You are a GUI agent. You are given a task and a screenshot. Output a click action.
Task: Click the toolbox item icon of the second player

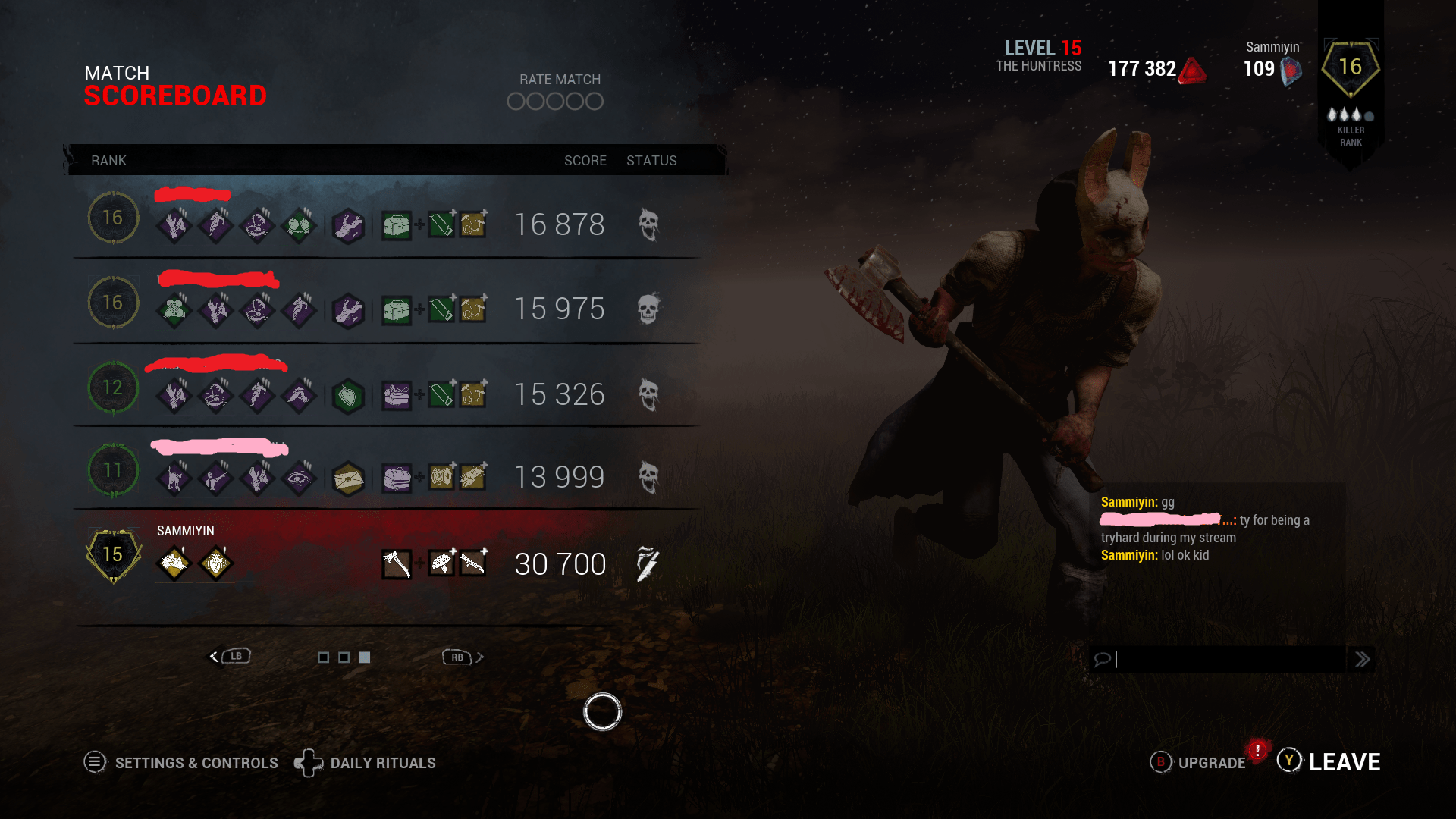click(x=397, y=309)
